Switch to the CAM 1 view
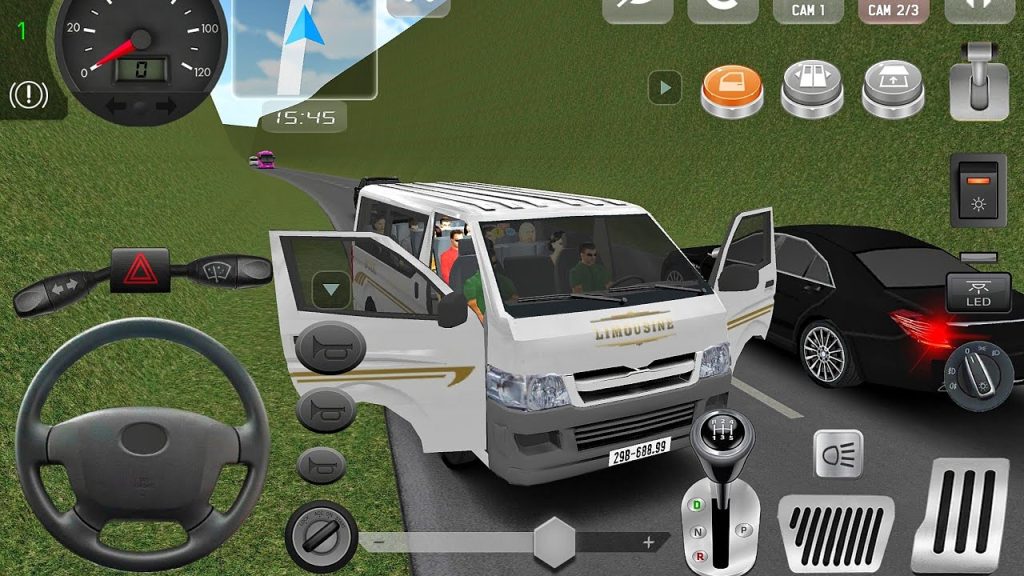This screenshot has width=1024, height=576. pyautogui.click(x=808, y=11)
